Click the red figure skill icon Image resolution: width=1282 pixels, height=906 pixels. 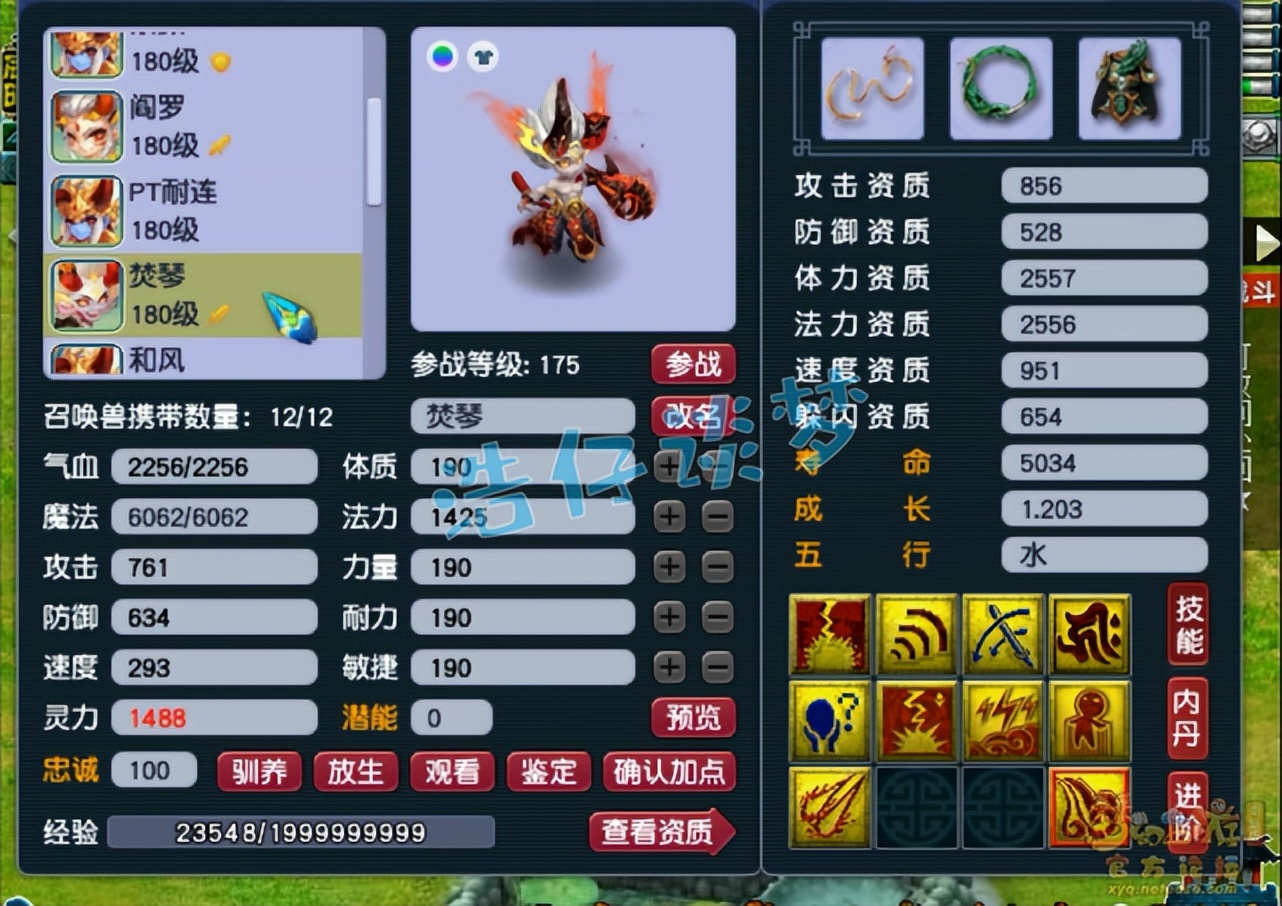pos(1089,718)
